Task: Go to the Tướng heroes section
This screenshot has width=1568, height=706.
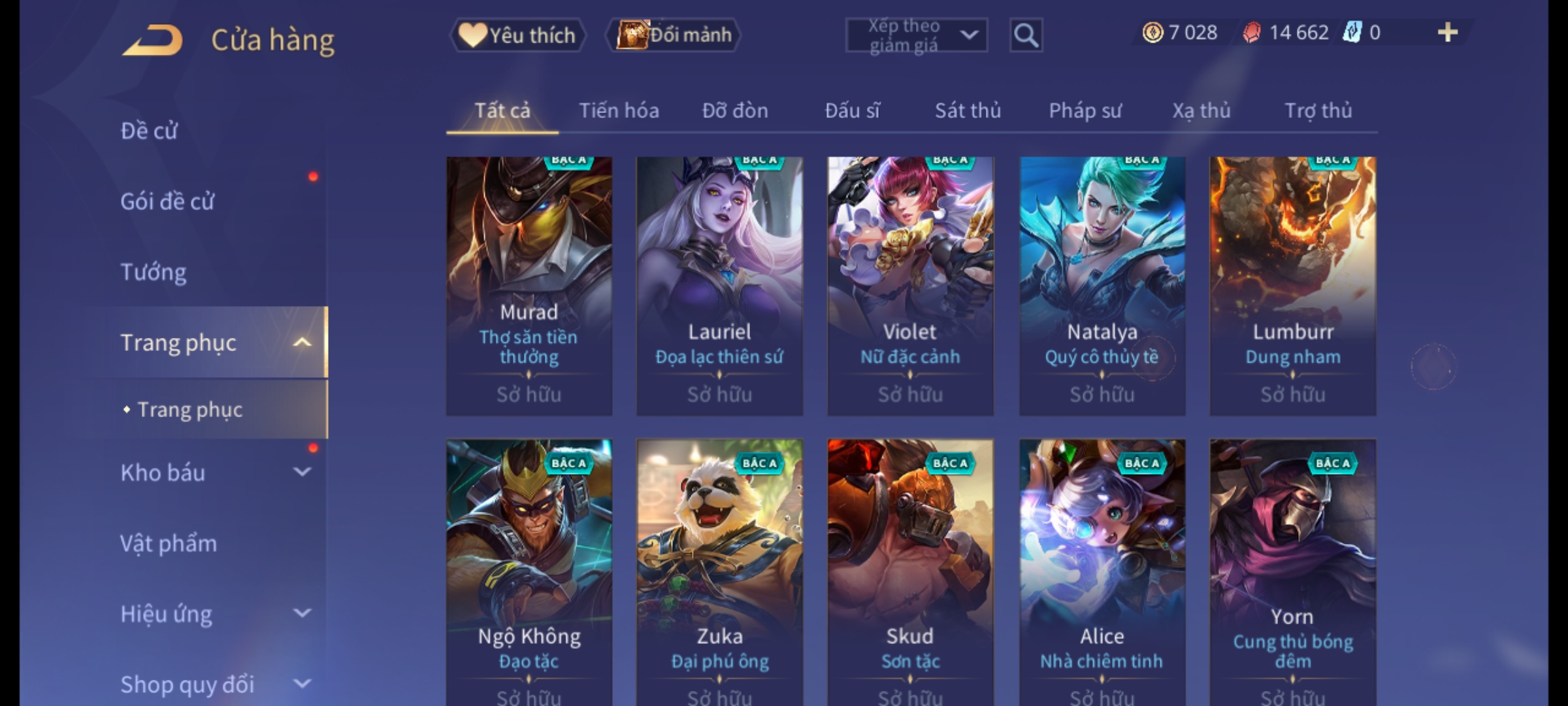Action: (x=154, y=272)
